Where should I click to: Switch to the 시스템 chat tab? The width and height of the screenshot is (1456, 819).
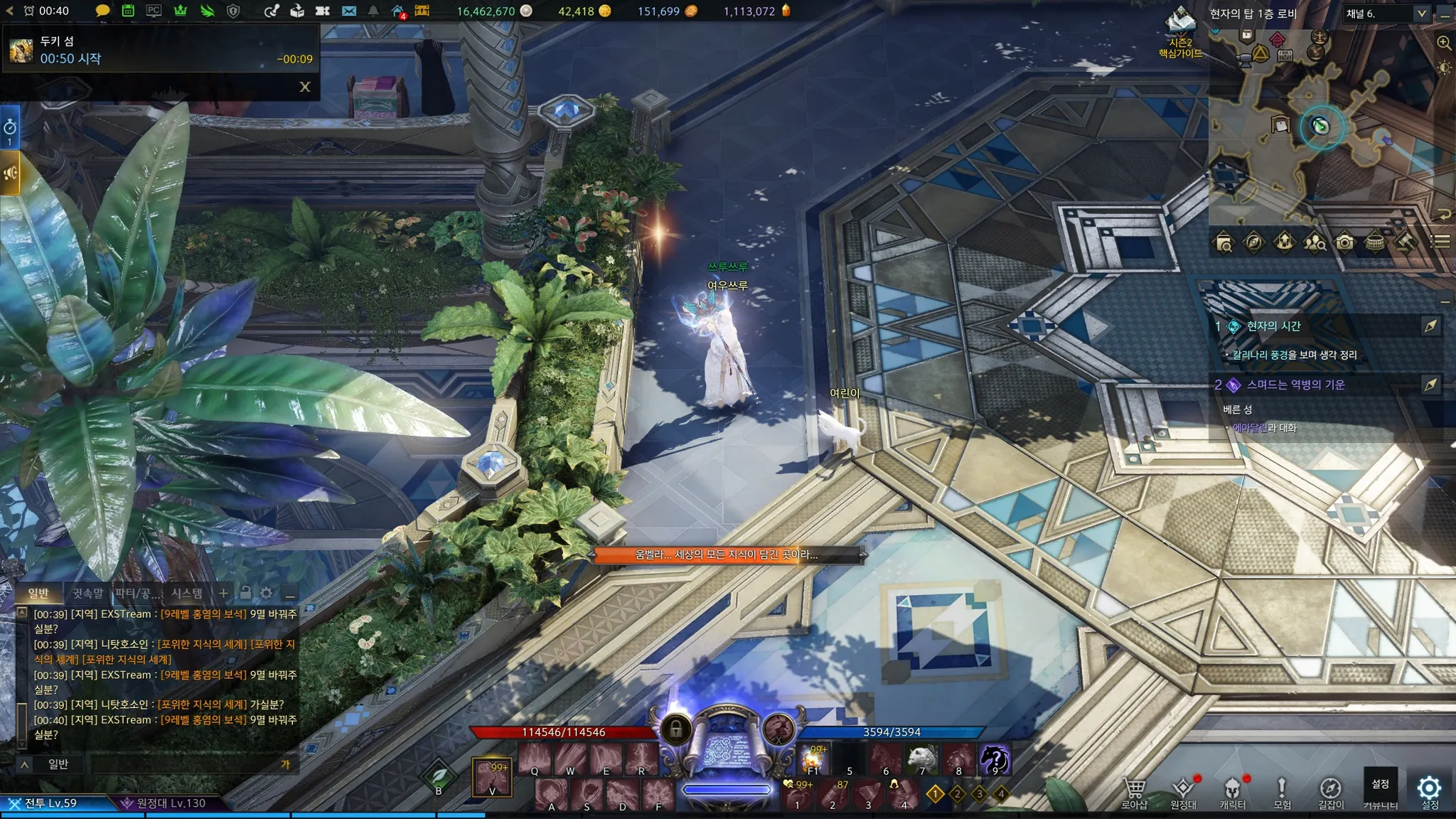187,593
